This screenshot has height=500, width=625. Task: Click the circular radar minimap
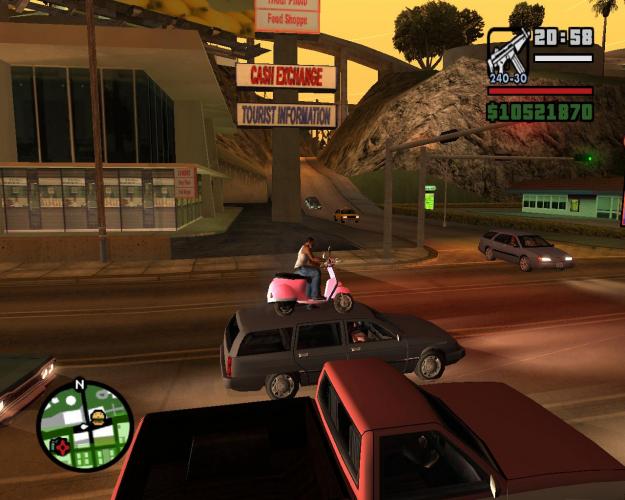pos(85,424)
